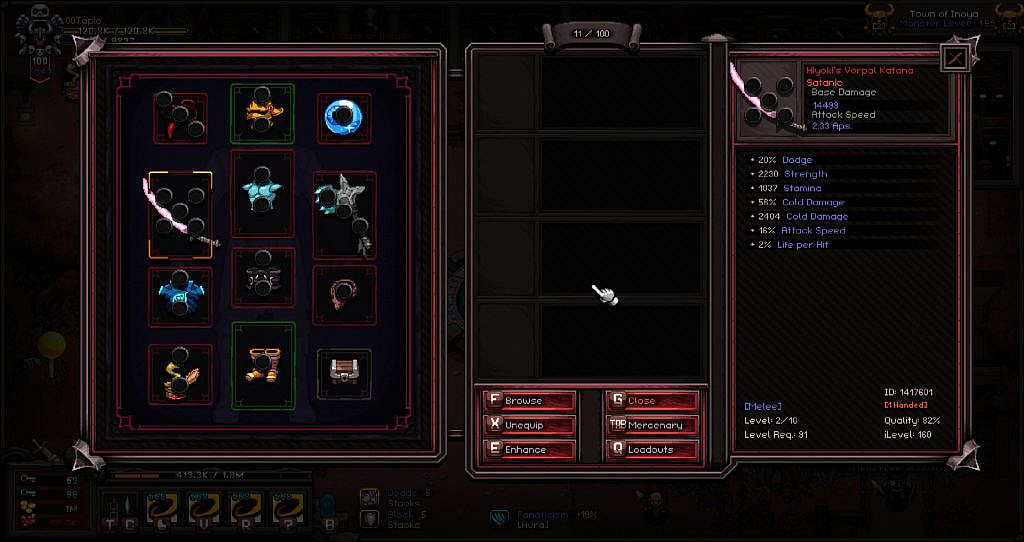Select the red amulet equipment slot
The width and height of the screenshot is (1024, 542).
tap(181, 118)
